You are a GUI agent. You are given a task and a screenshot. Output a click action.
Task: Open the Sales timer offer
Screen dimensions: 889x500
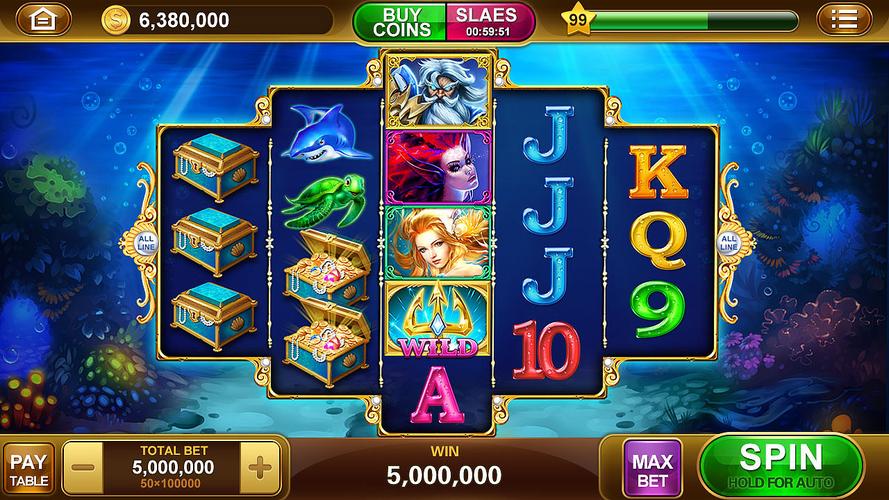(488, 21)
